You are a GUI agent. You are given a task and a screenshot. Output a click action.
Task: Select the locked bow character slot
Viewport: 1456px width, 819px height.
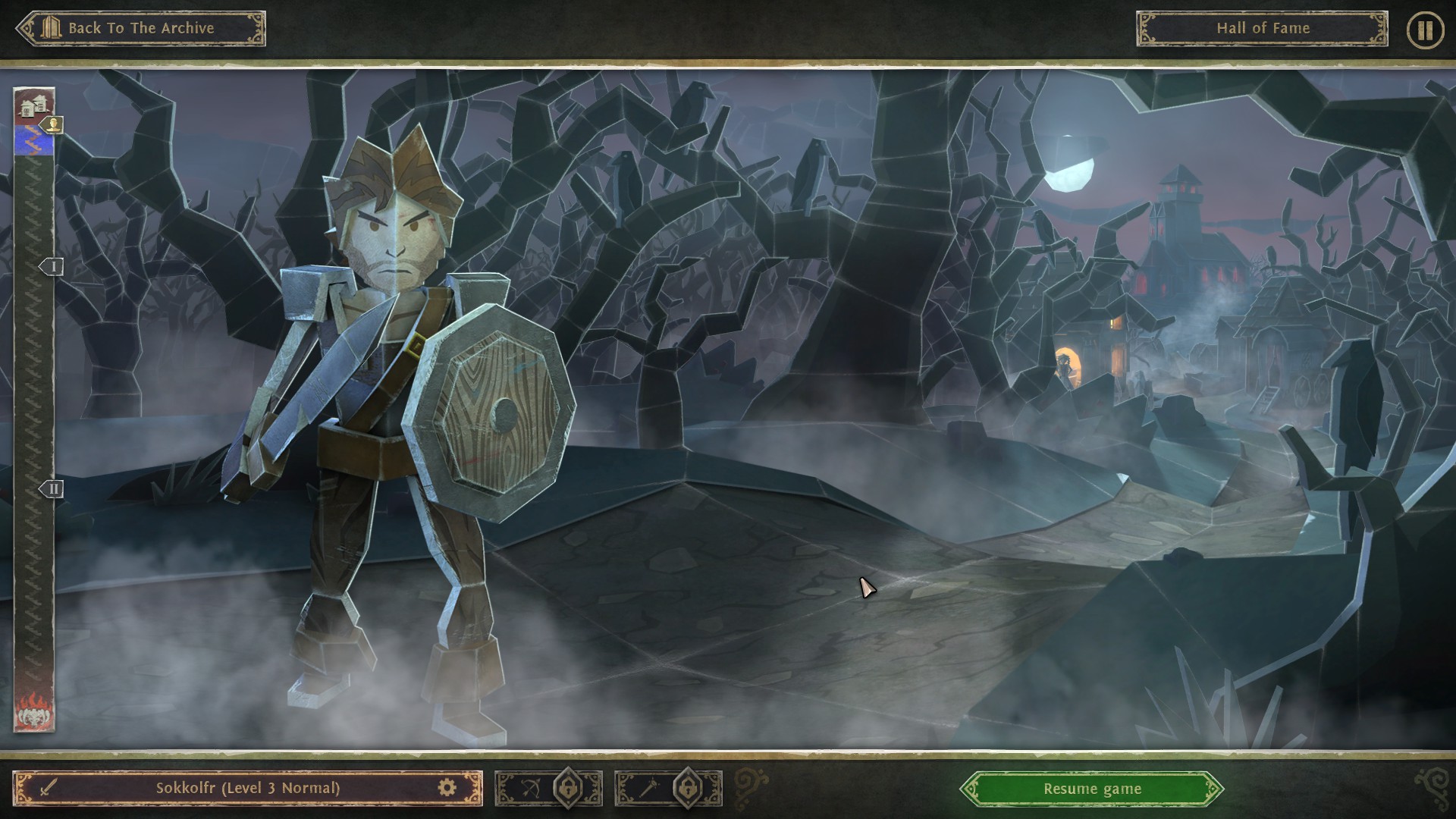[548, 789]
